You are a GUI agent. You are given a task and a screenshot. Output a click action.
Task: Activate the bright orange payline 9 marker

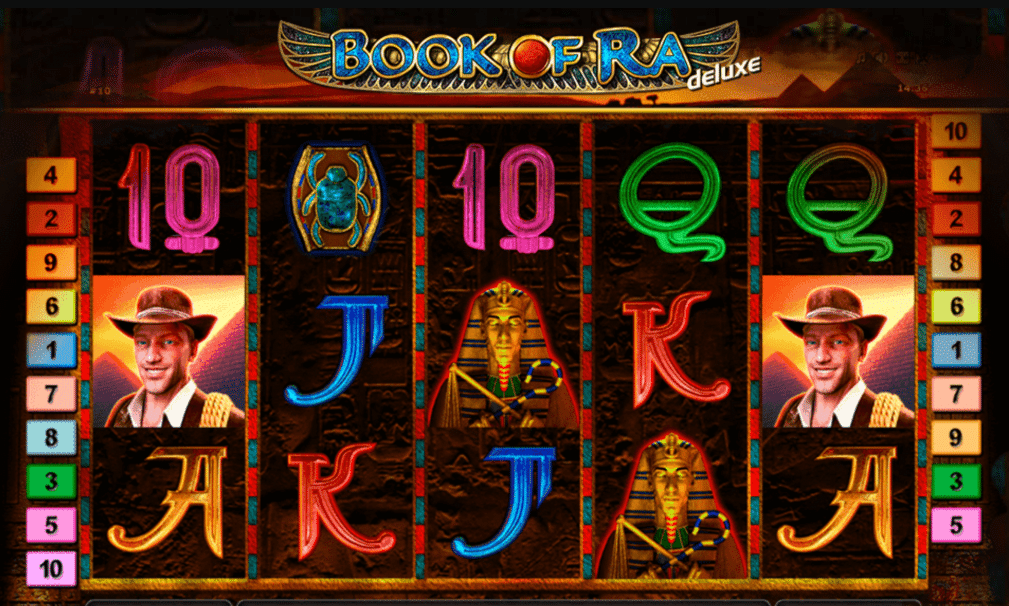point(51,263)
